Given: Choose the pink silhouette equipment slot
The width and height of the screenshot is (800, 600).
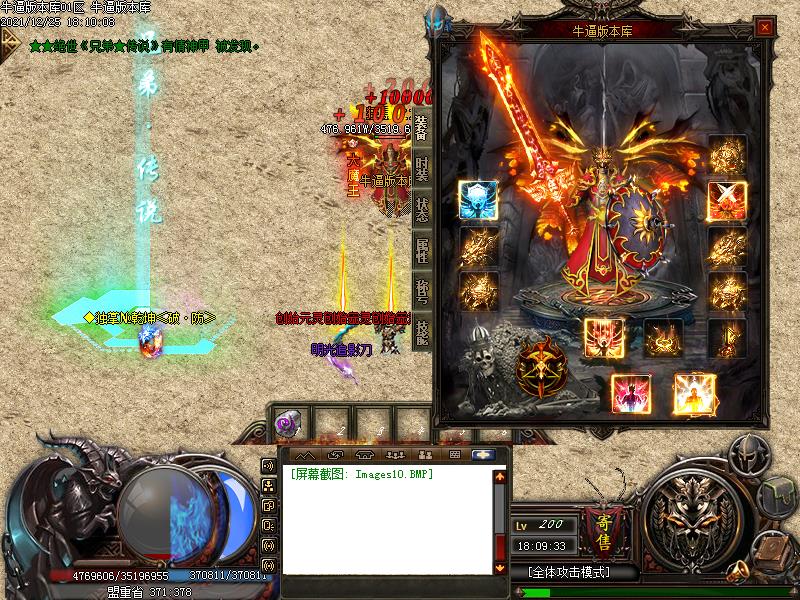Looking at the screenshot, I should (630, 393).
